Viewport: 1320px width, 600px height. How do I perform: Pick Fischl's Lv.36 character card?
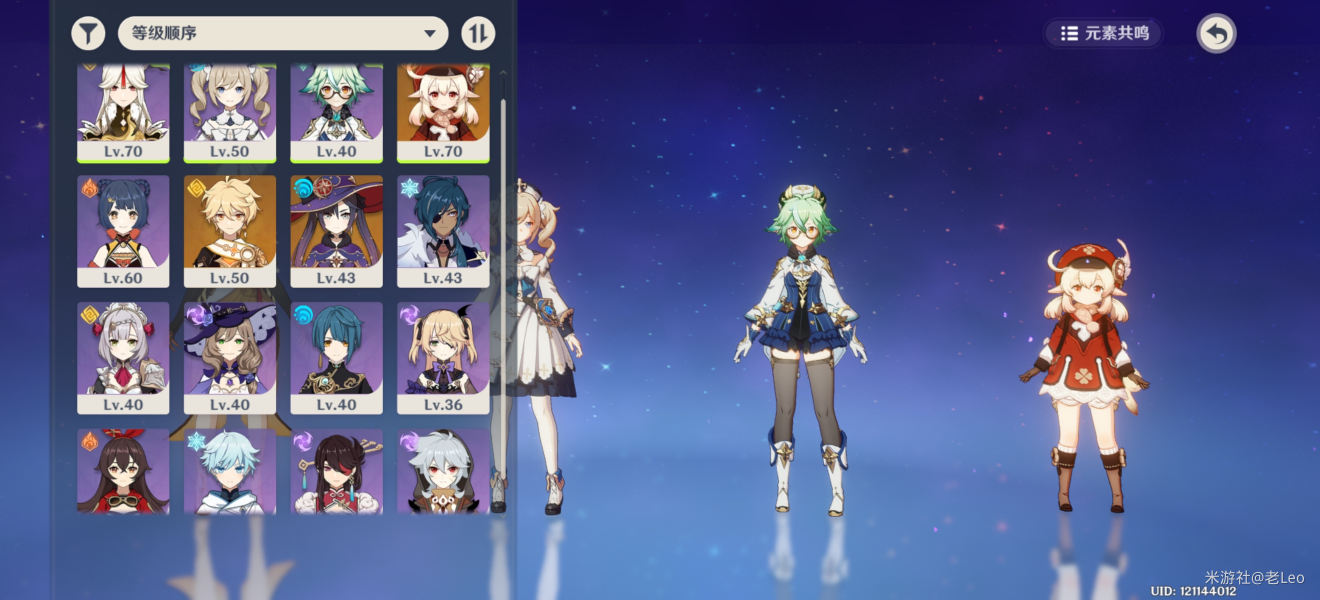443,357
